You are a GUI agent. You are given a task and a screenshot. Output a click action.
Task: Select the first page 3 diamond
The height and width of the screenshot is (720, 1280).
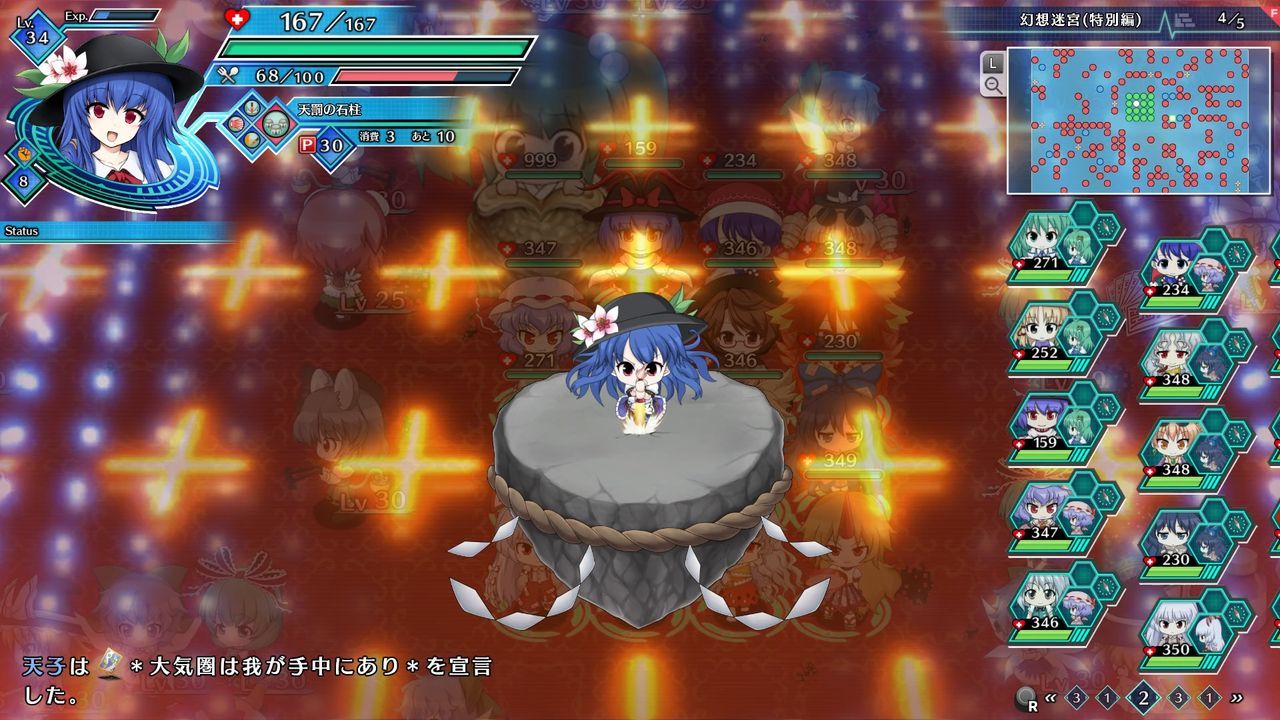pos(1075,697)
